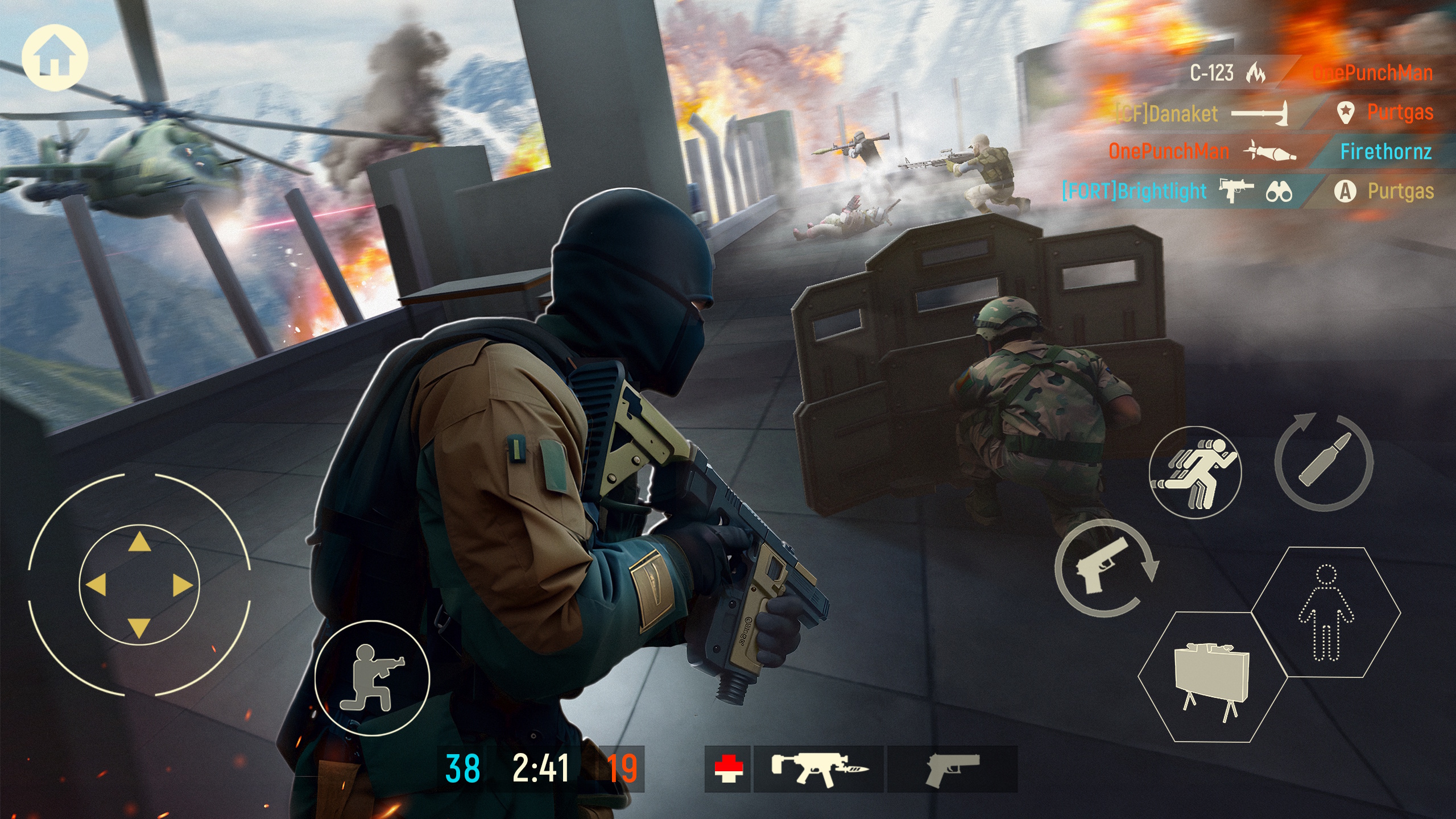Select the submachine gun weapon slot
Screen dimensions: 1456x819
pyautogui.click(x=818, y=769)
